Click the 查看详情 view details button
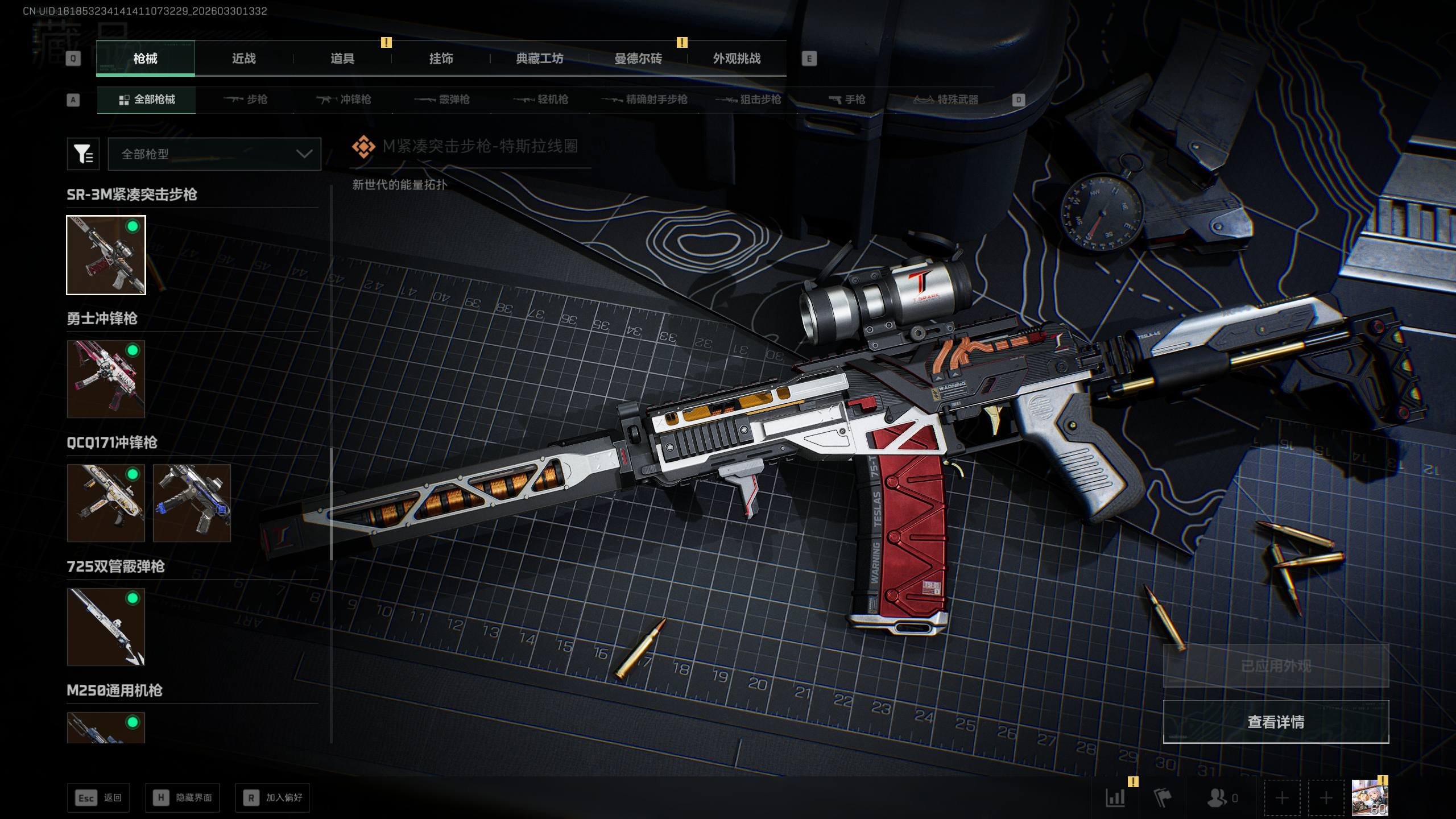This screenshot has width=1456, height=819. tap(1276, 722)
